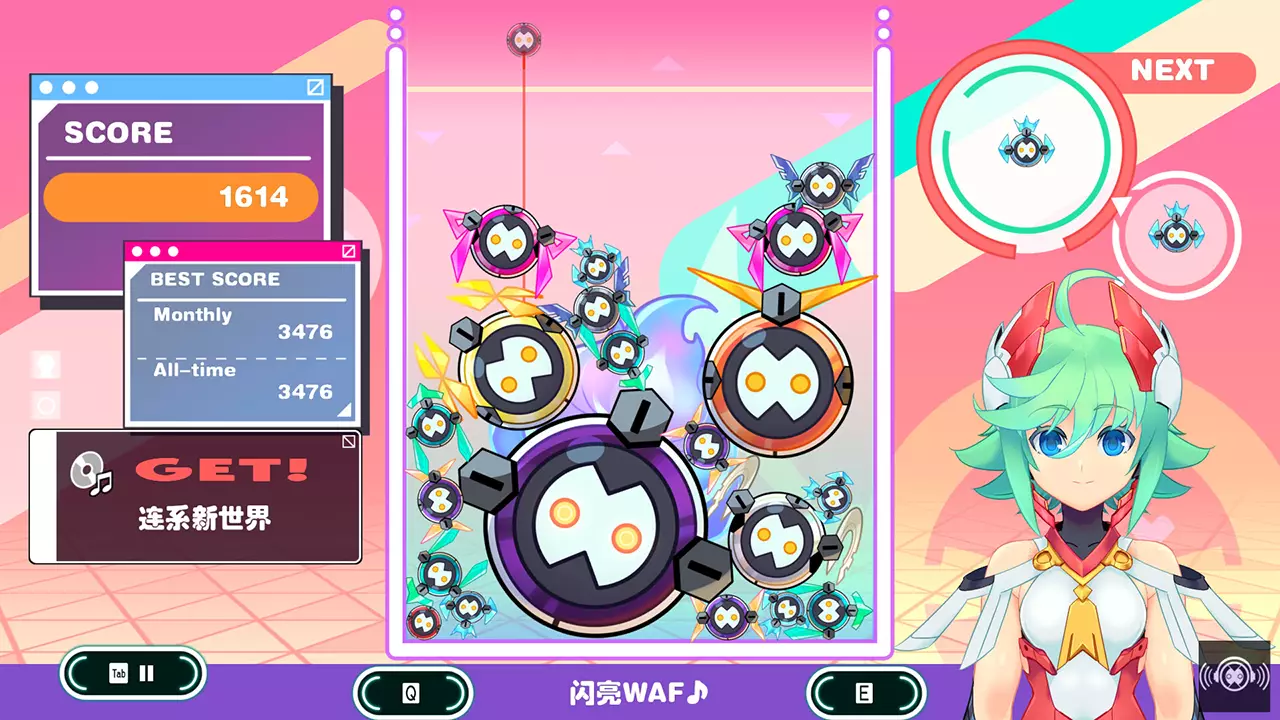The width and height of the screenshot is (1280, 720).
Task: Click the NEXT label header
Action: (1173, 71)
